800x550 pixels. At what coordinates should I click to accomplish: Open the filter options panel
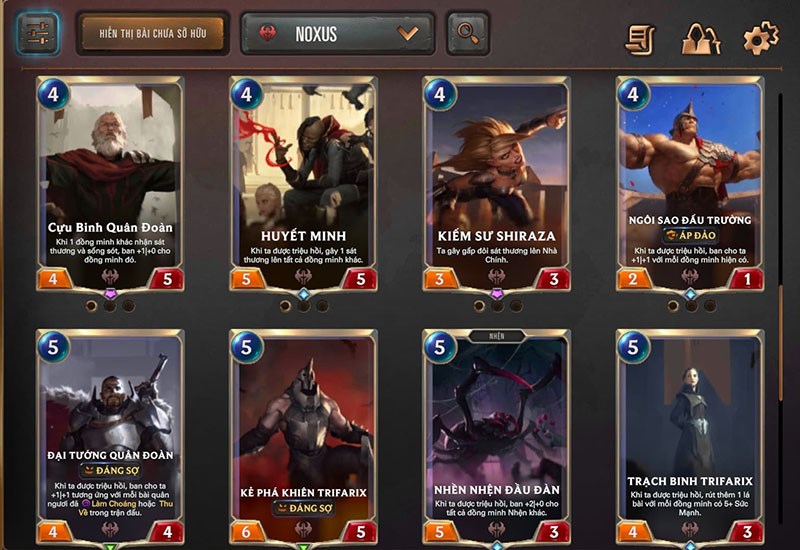(x=38, y=33)
